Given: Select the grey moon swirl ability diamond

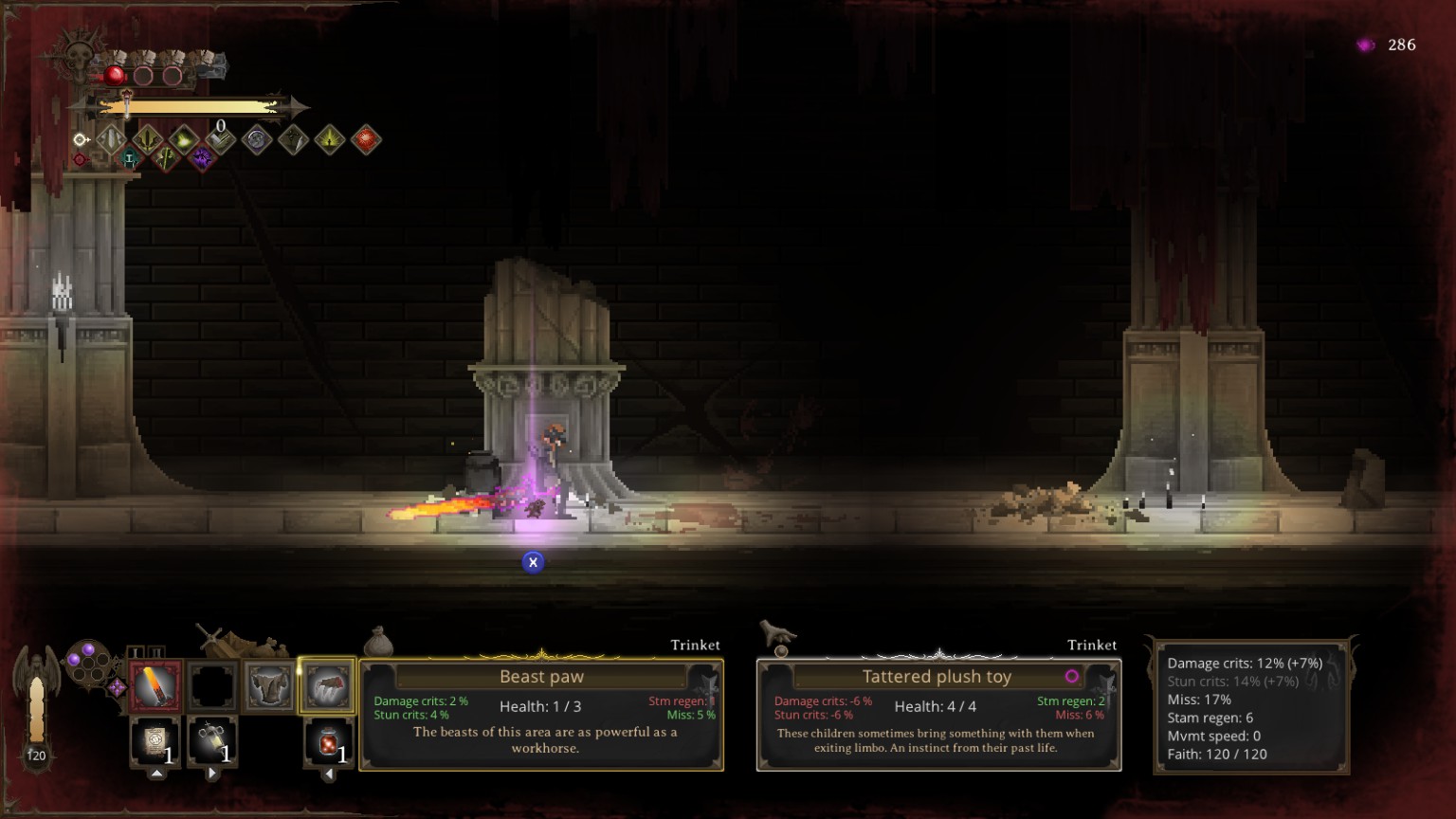Looking at the screenshot, I should pyautogui.click(x=256, y=140).
